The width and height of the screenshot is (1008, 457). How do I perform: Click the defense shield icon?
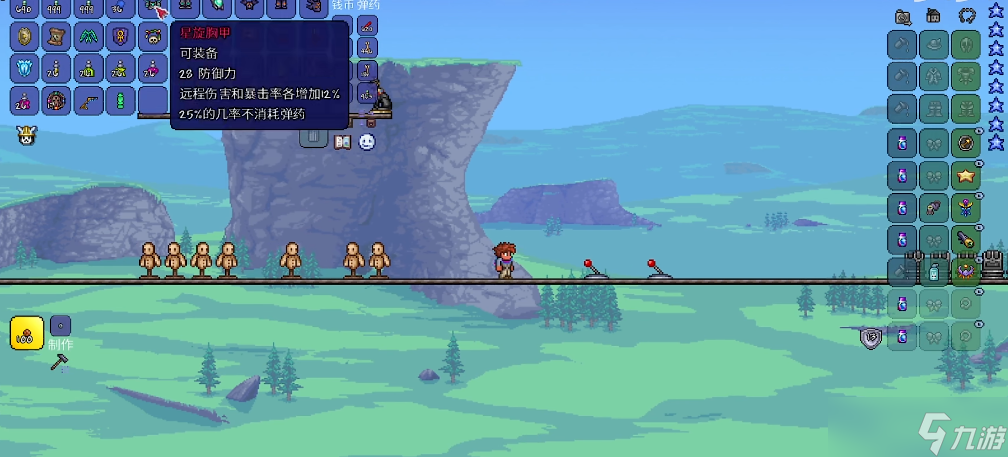click(870, 338)
